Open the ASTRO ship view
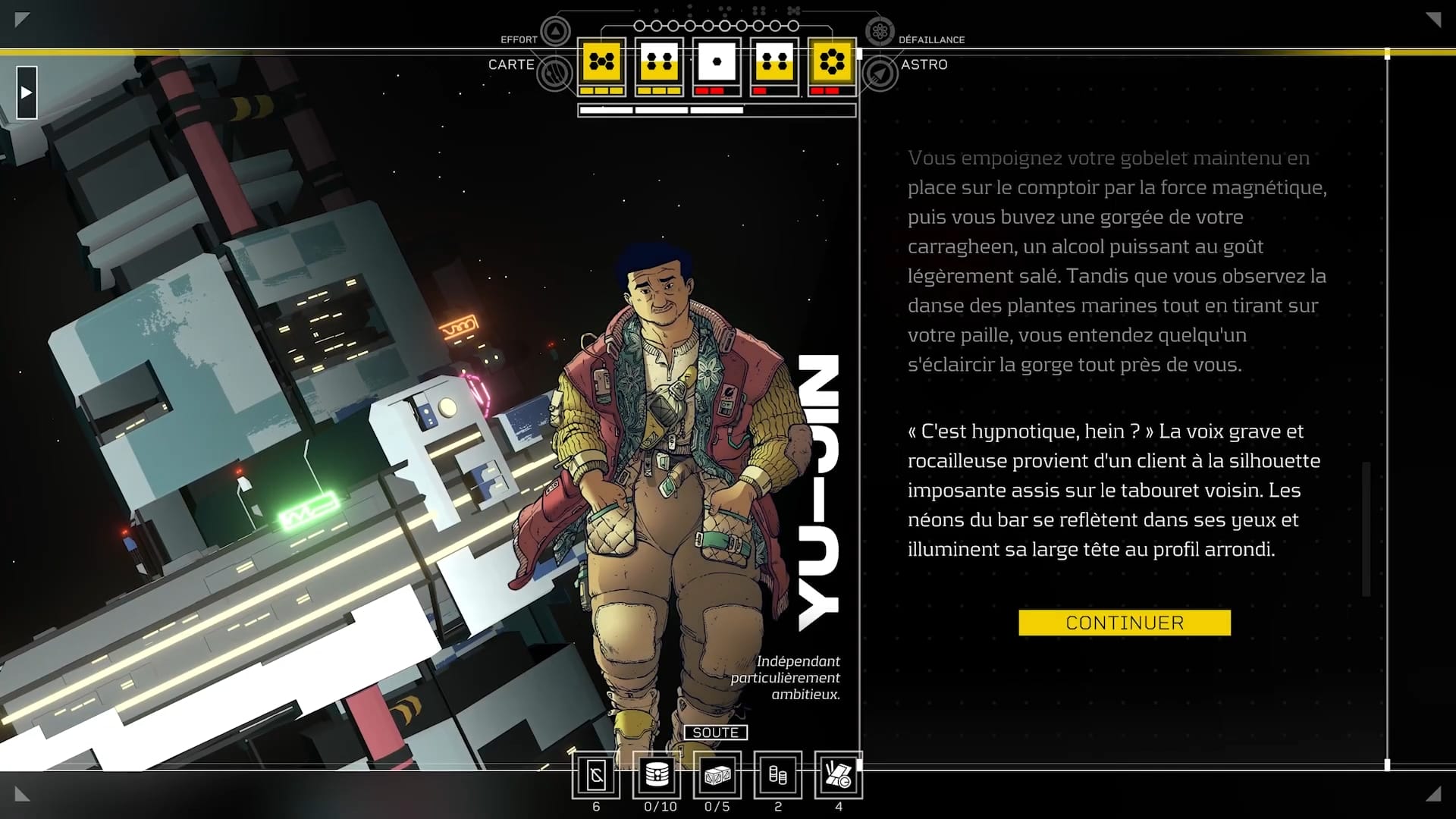This screenshot has width=1456, height=819. pos(880,74)
